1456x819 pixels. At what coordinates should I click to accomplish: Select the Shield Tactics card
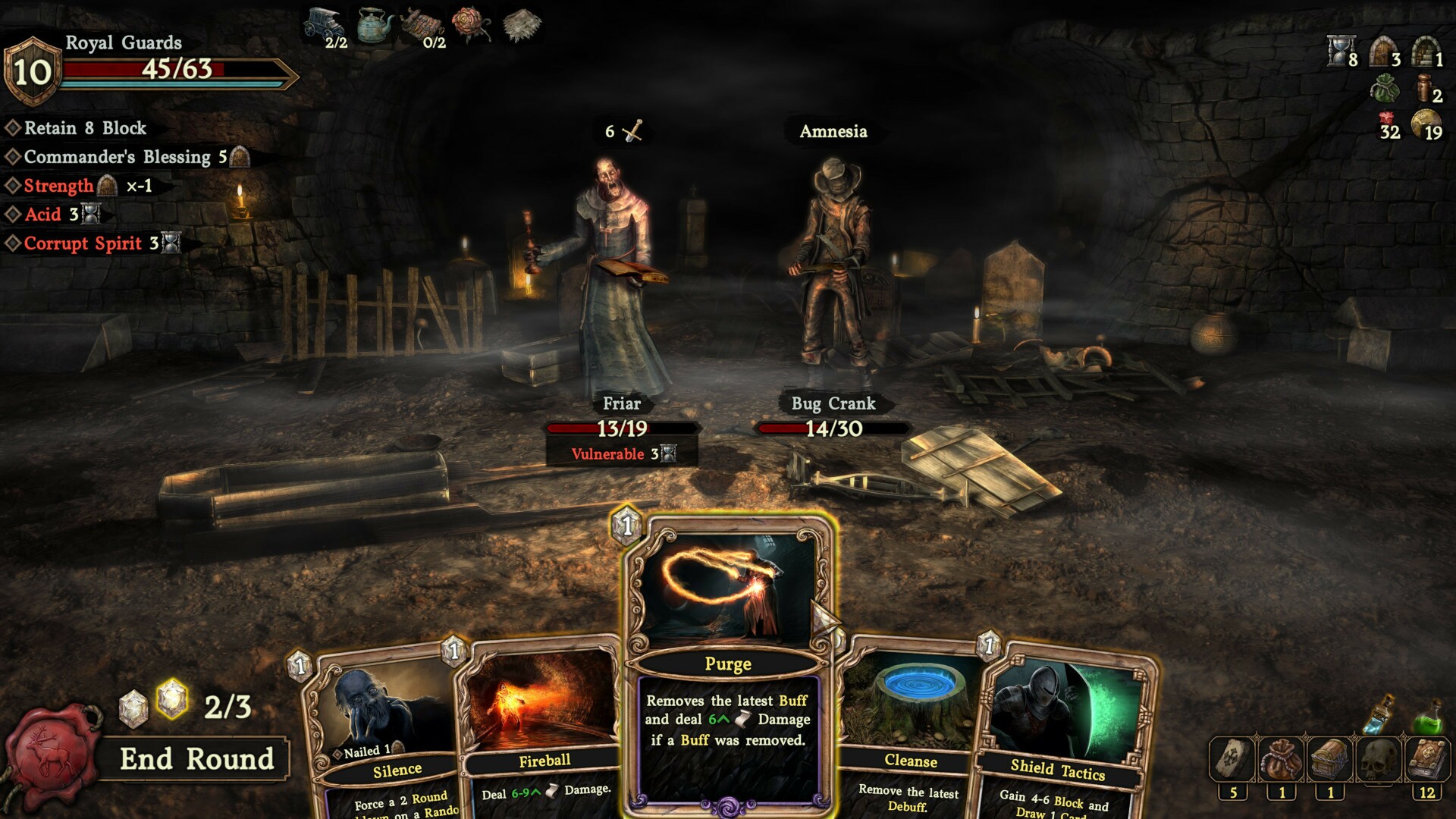point(1062,728)
